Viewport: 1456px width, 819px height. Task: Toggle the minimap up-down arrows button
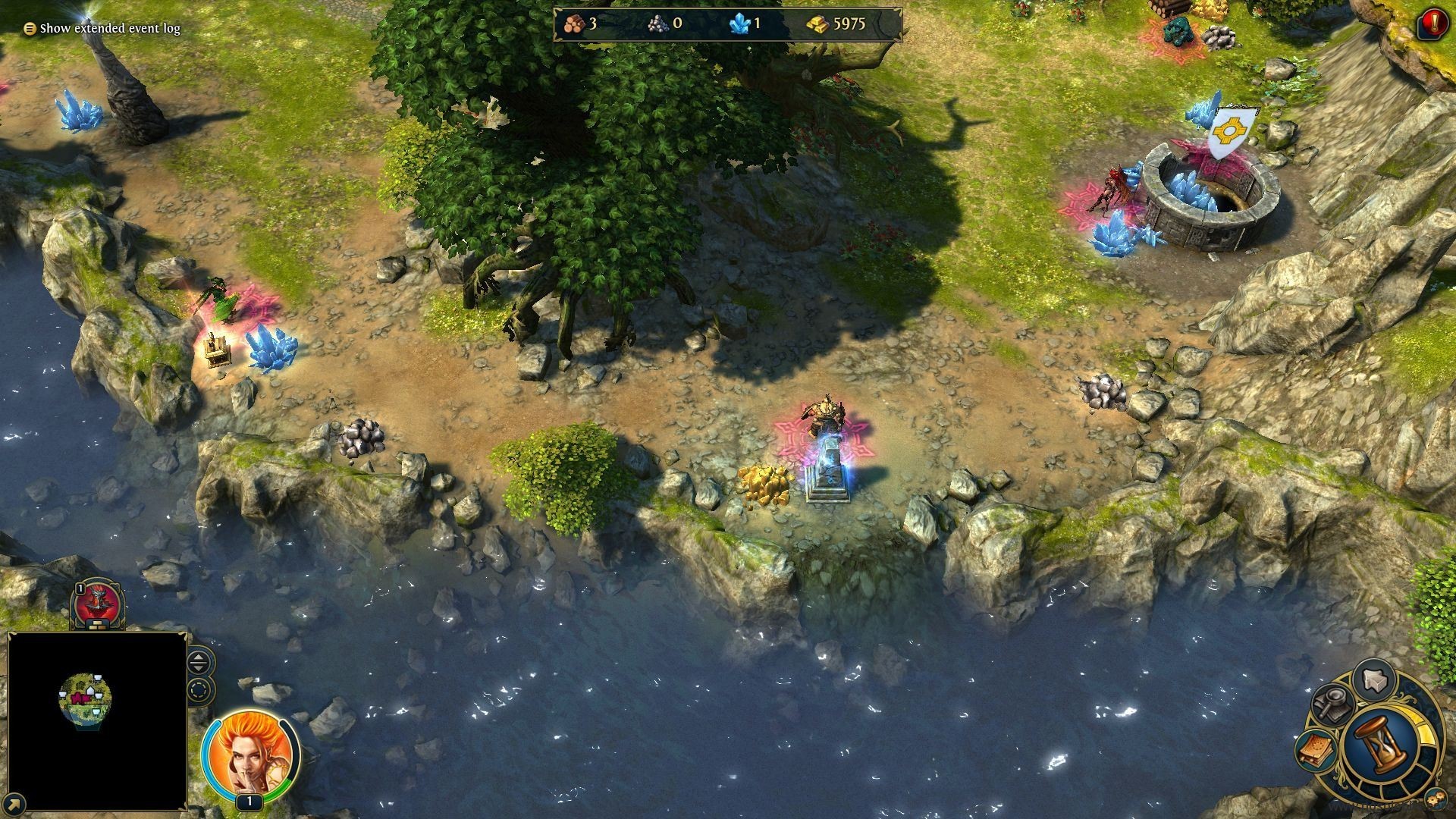coord(199,663)
